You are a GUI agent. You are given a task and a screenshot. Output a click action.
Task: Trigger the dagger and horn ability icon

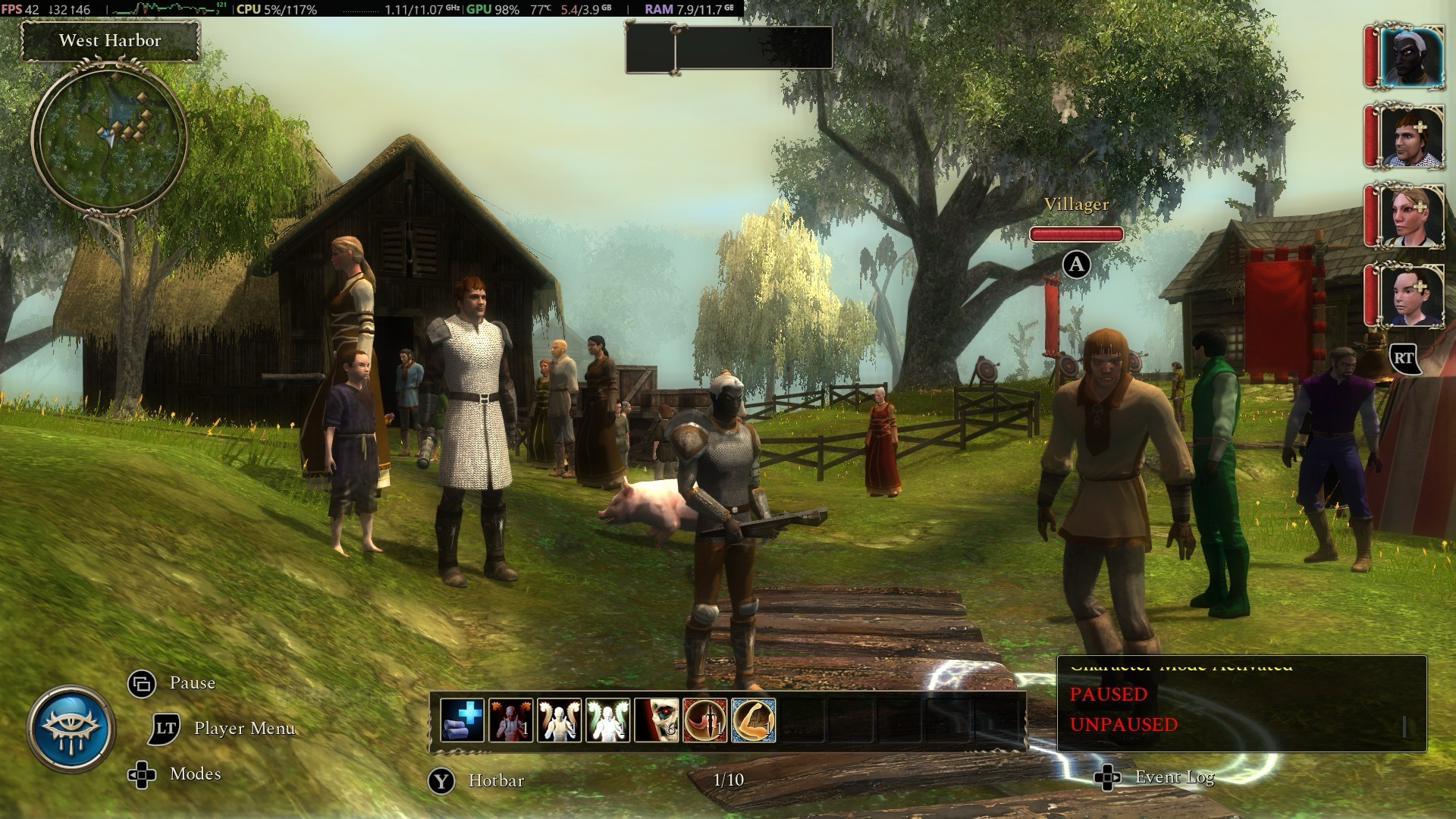704,720
